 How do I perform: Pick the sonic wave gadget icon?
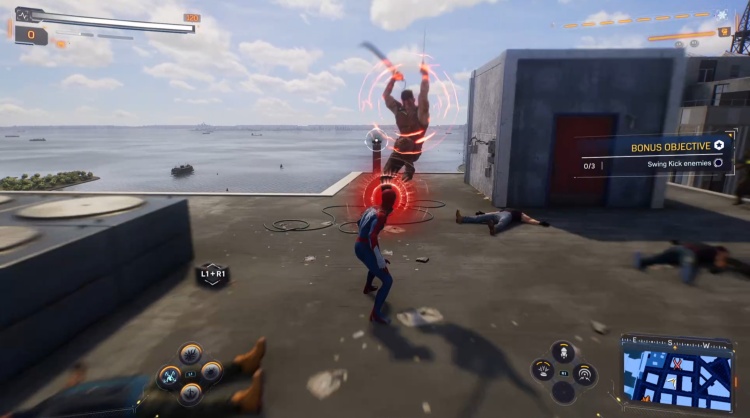(x=585, y=374)
